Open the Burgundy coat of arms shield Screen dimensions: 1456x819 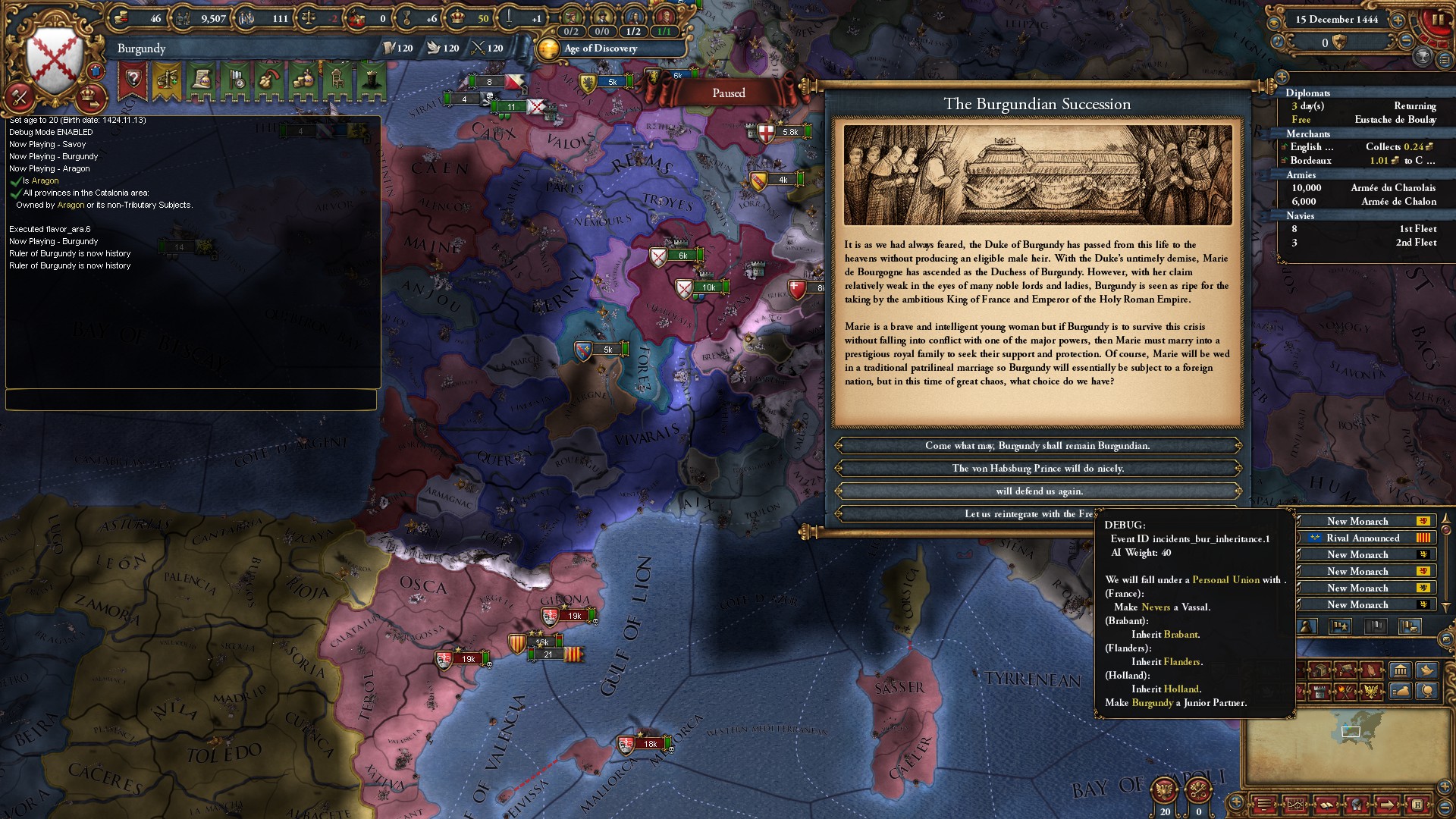pos(55,53)
